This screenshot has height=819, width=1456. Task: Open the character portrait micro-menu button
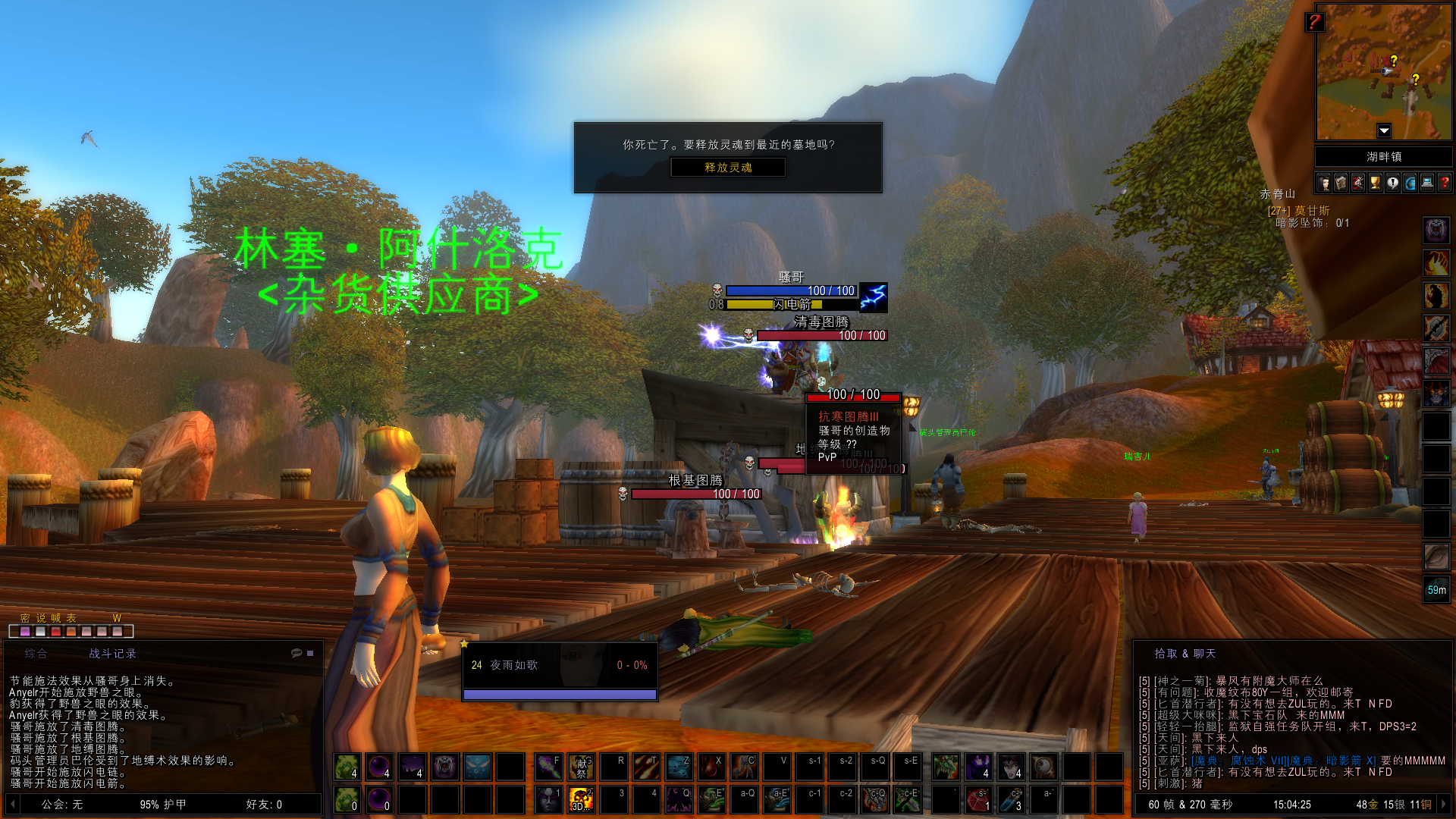tap(1324, 183)
